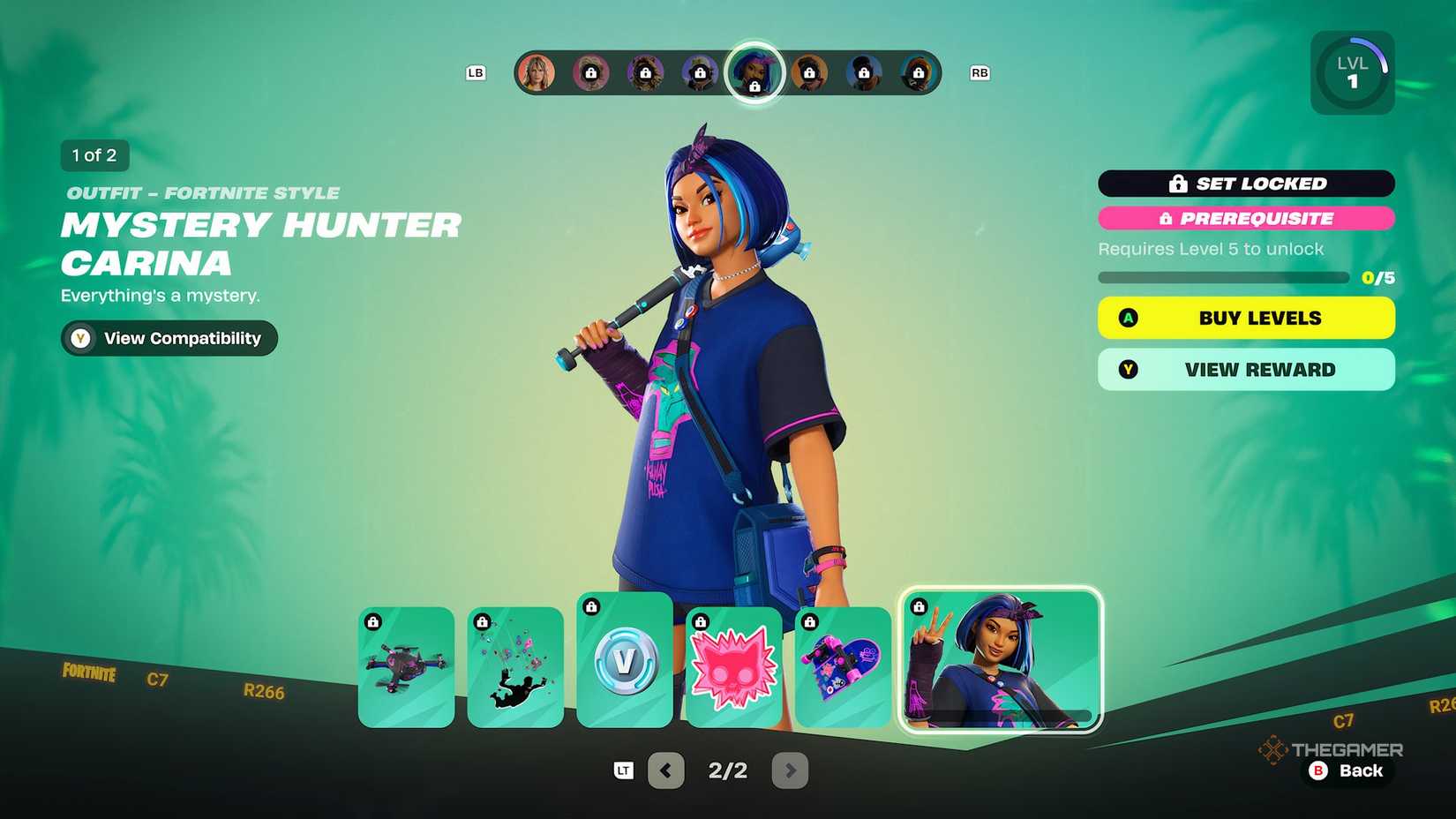Click the lock icon on Carina's outfit card
This screenshot has width=1456, height=819.
[919, 606]
